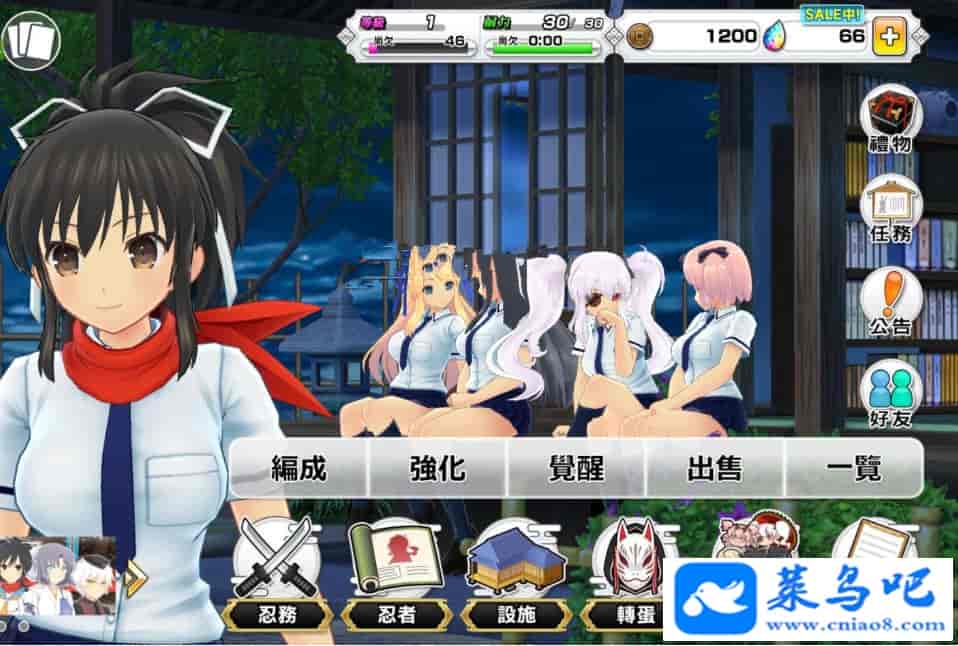The image size is (958, 646).
Task: Choose the 覺醒 awaken option
Action: tap(577, 468)
